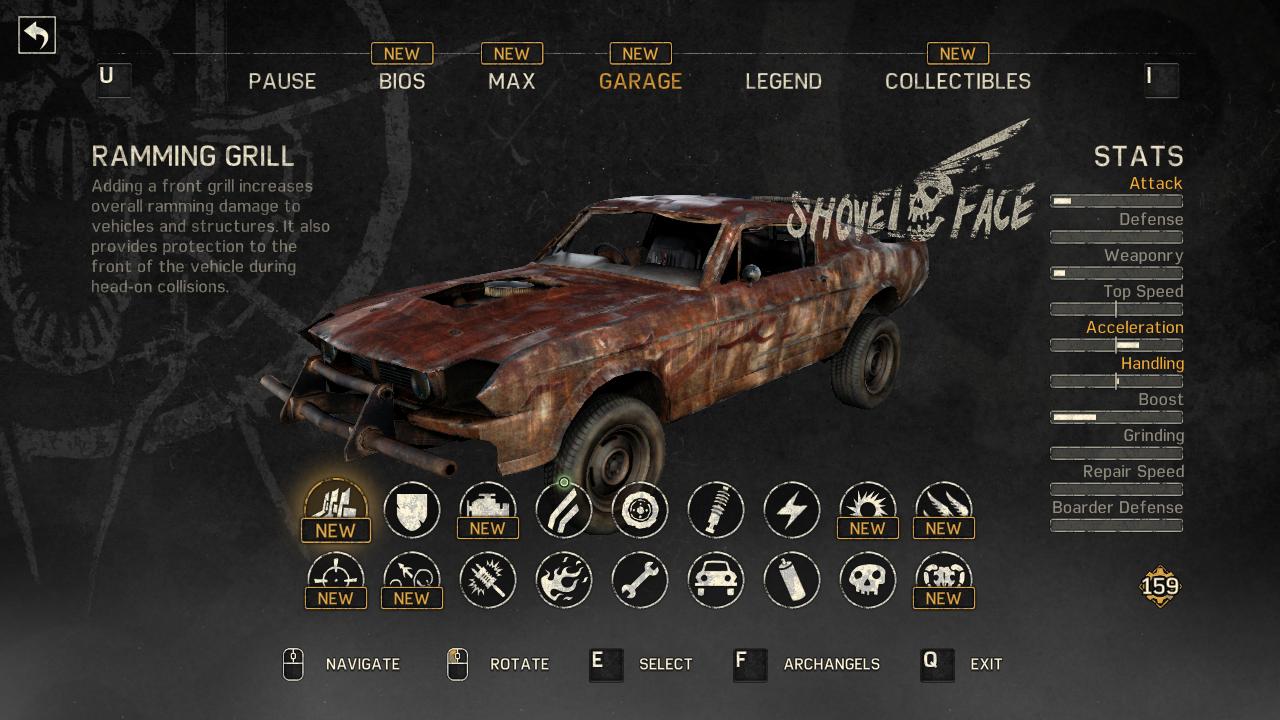
Task: Select the suspension upgrade icon
Action: (x=716, y=510)
